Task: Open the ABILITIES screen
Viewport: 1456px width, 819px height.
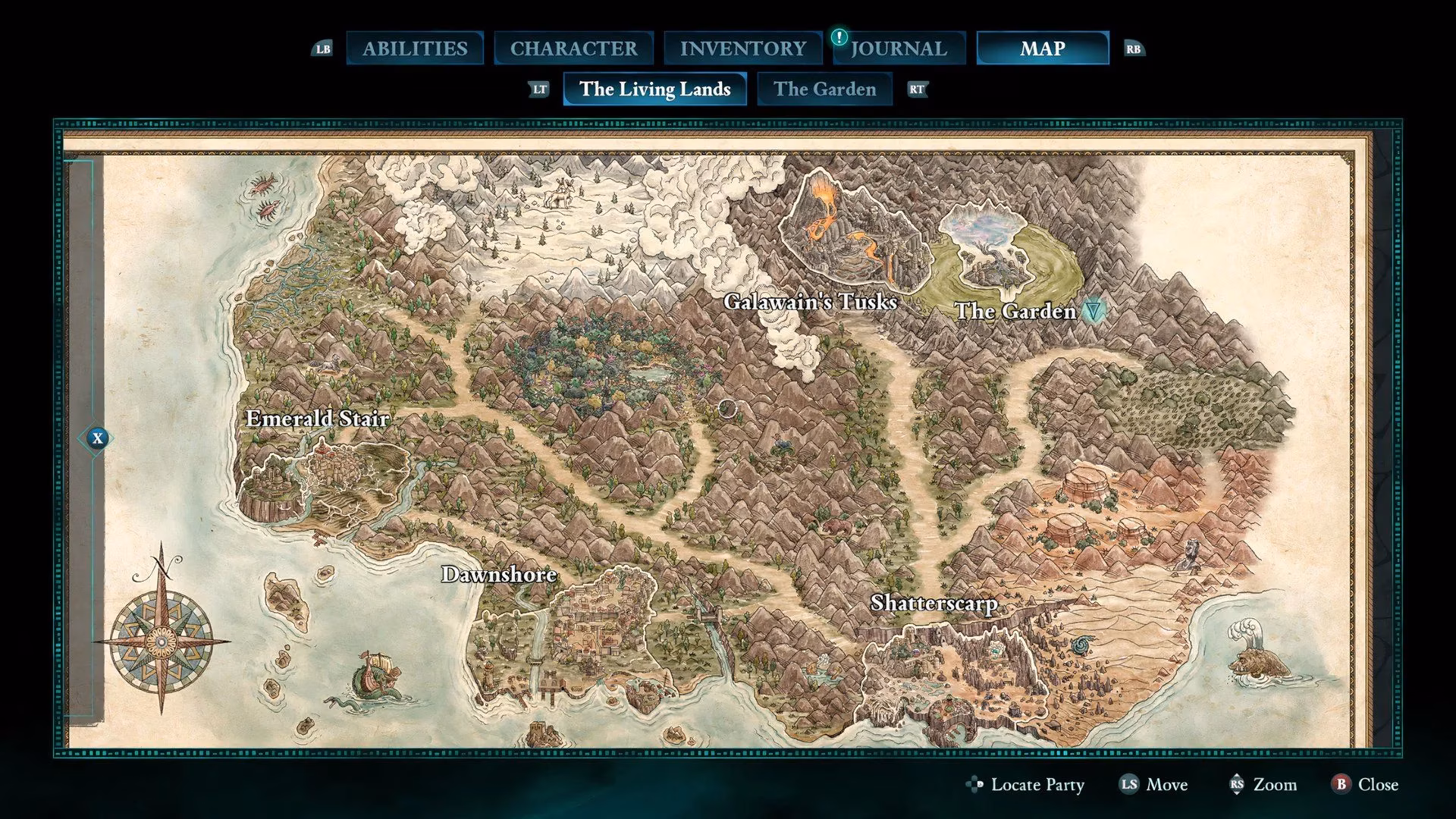Action: tap(416, 48)
